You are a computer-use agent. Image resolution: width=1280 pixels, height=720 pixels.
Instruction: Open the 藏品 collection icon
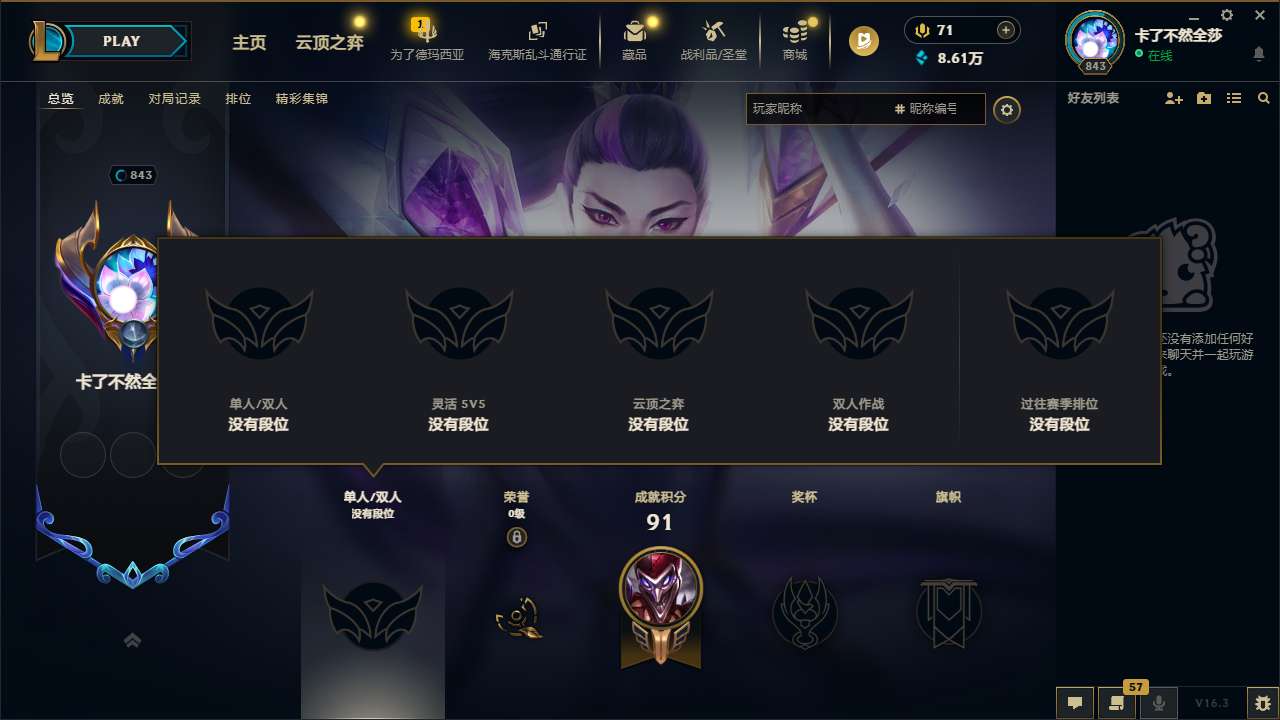click(x=635, y=41)
